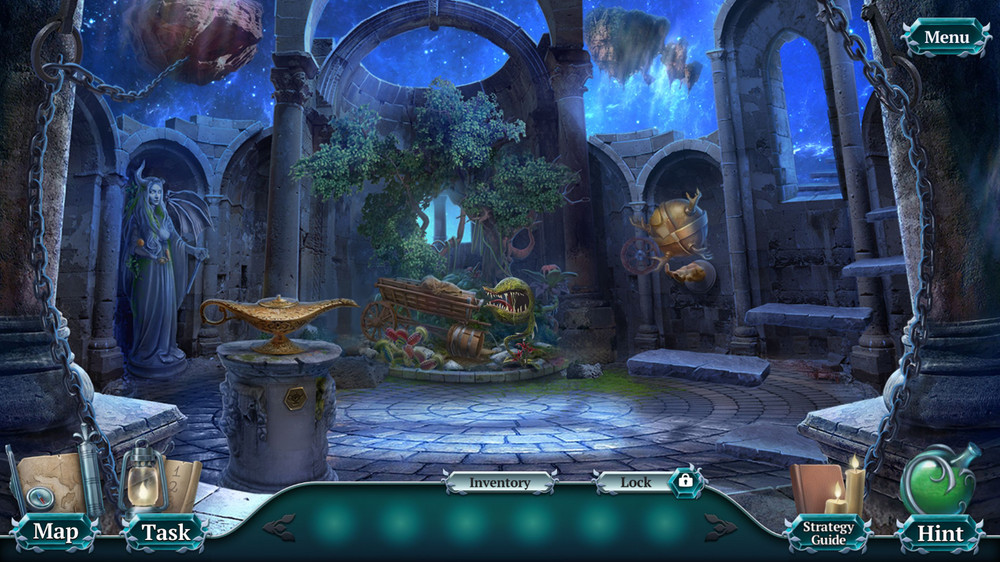1000x562 pixels.
Task: Open the Strategy Guide
Action: pyautogui.click(x=828, y=533)
